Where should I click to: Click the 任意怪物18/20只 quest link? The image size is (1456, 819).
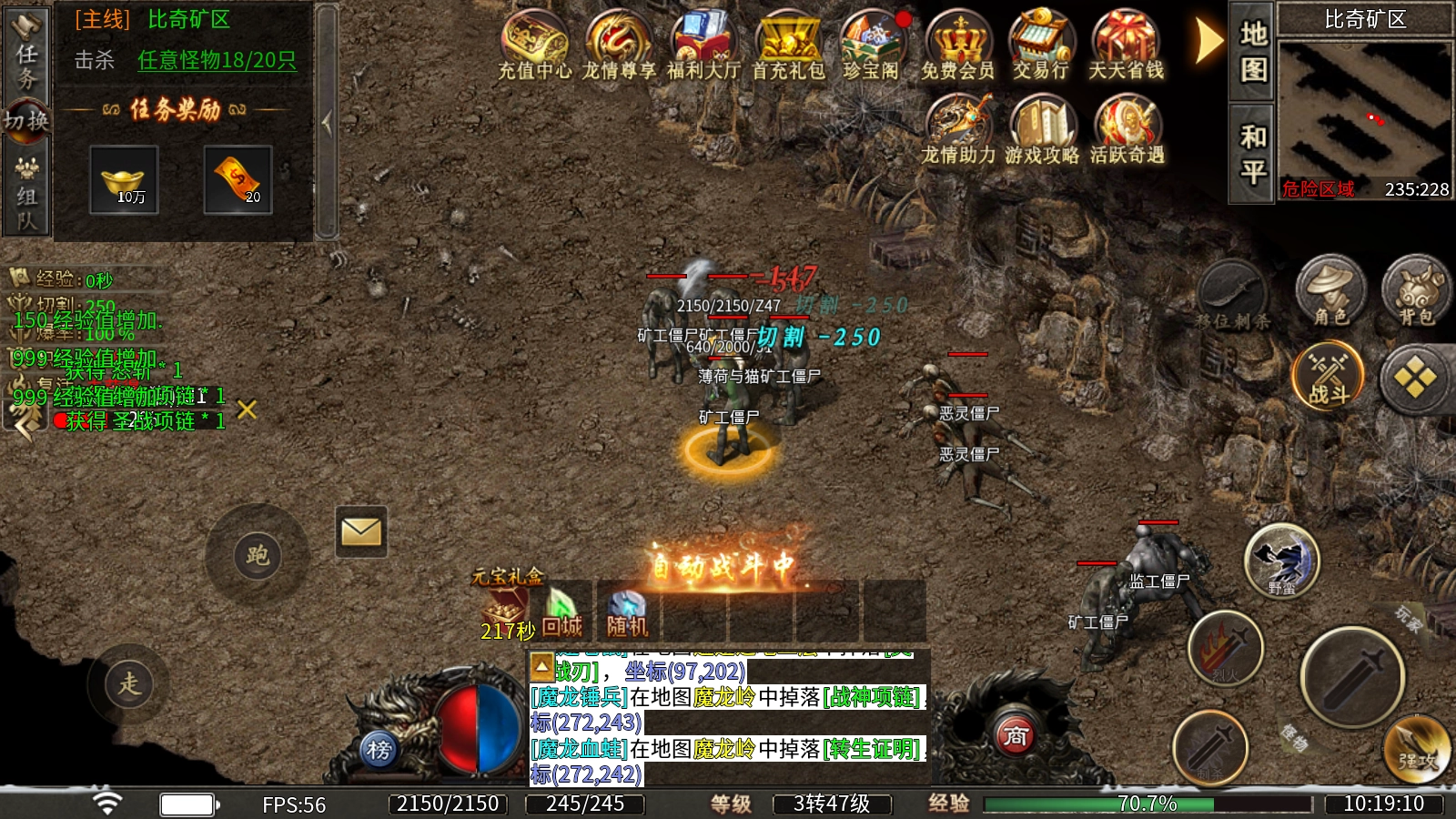[x=217, y=60]
